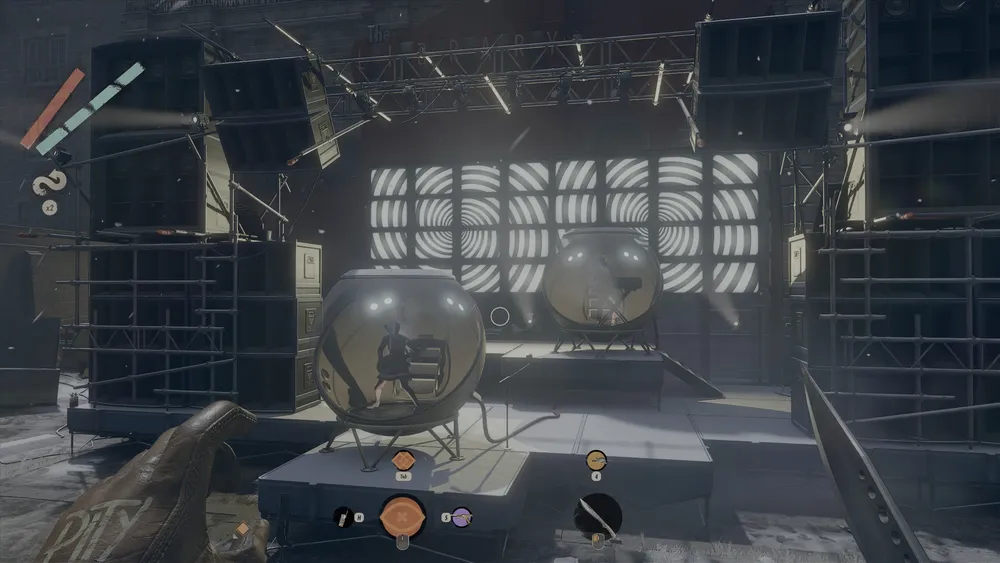Activate the large orange slab ability icon
Viewport: 1000px width, 563px height.
pyautogui.click(x=402, y=517)
